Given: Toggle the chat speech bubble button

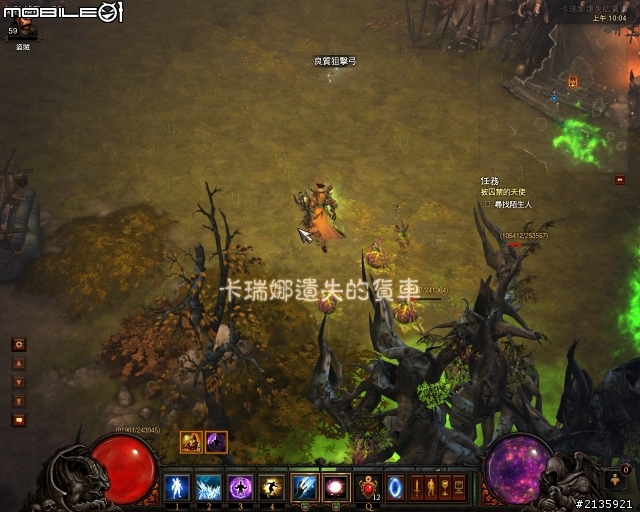Looking at the screenshot, I should pyautogui.click(x=18, y=420).
